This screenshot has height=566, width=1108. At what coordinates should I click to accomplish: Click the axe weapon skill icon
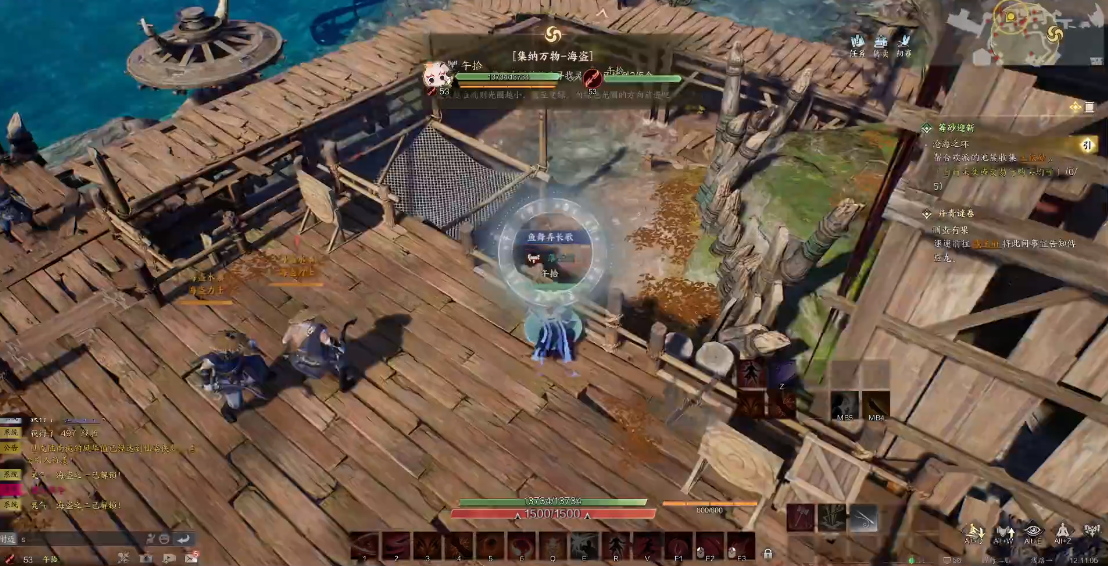point(800,517)
